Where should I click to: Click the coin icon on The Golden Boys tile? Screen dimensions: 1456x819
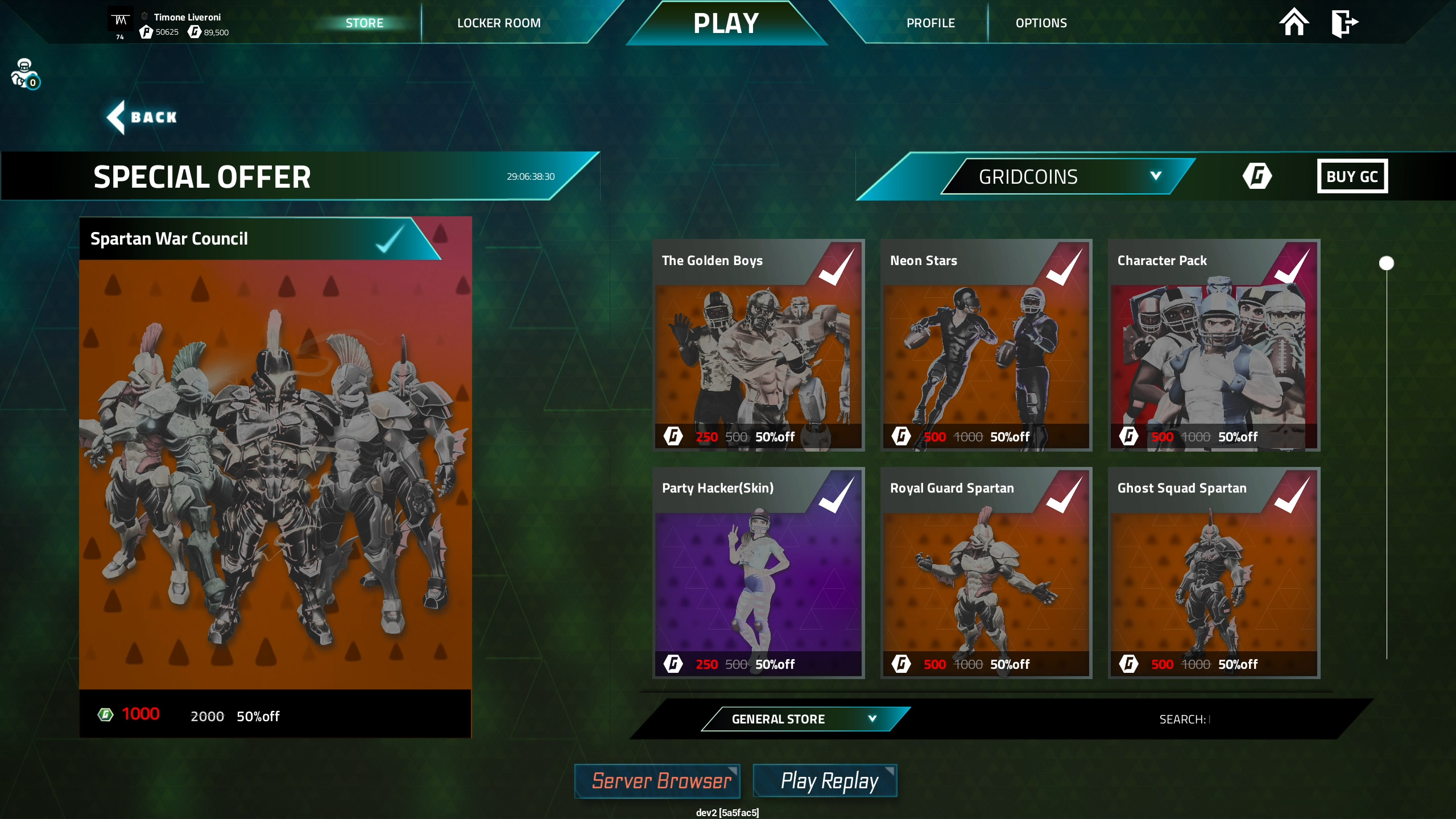673,437
